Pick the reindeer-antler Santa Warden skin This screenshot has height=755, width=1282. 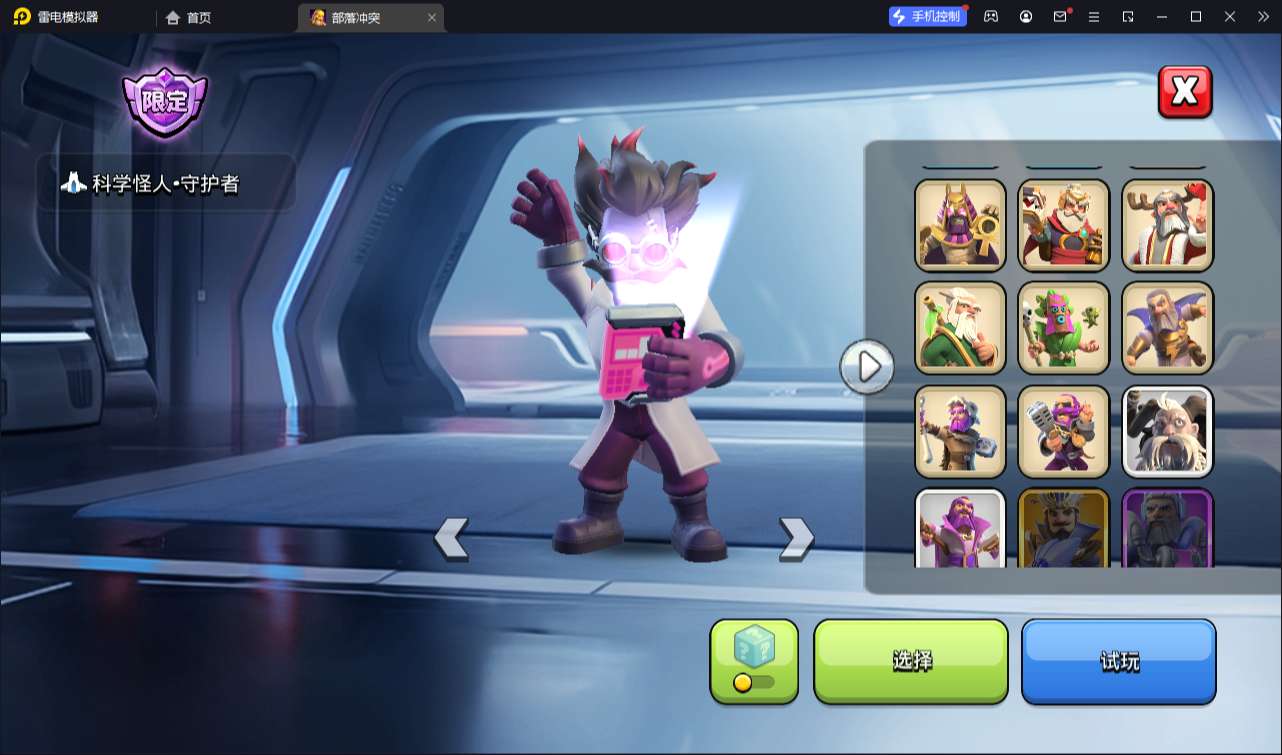click(x=1167, y=225)
